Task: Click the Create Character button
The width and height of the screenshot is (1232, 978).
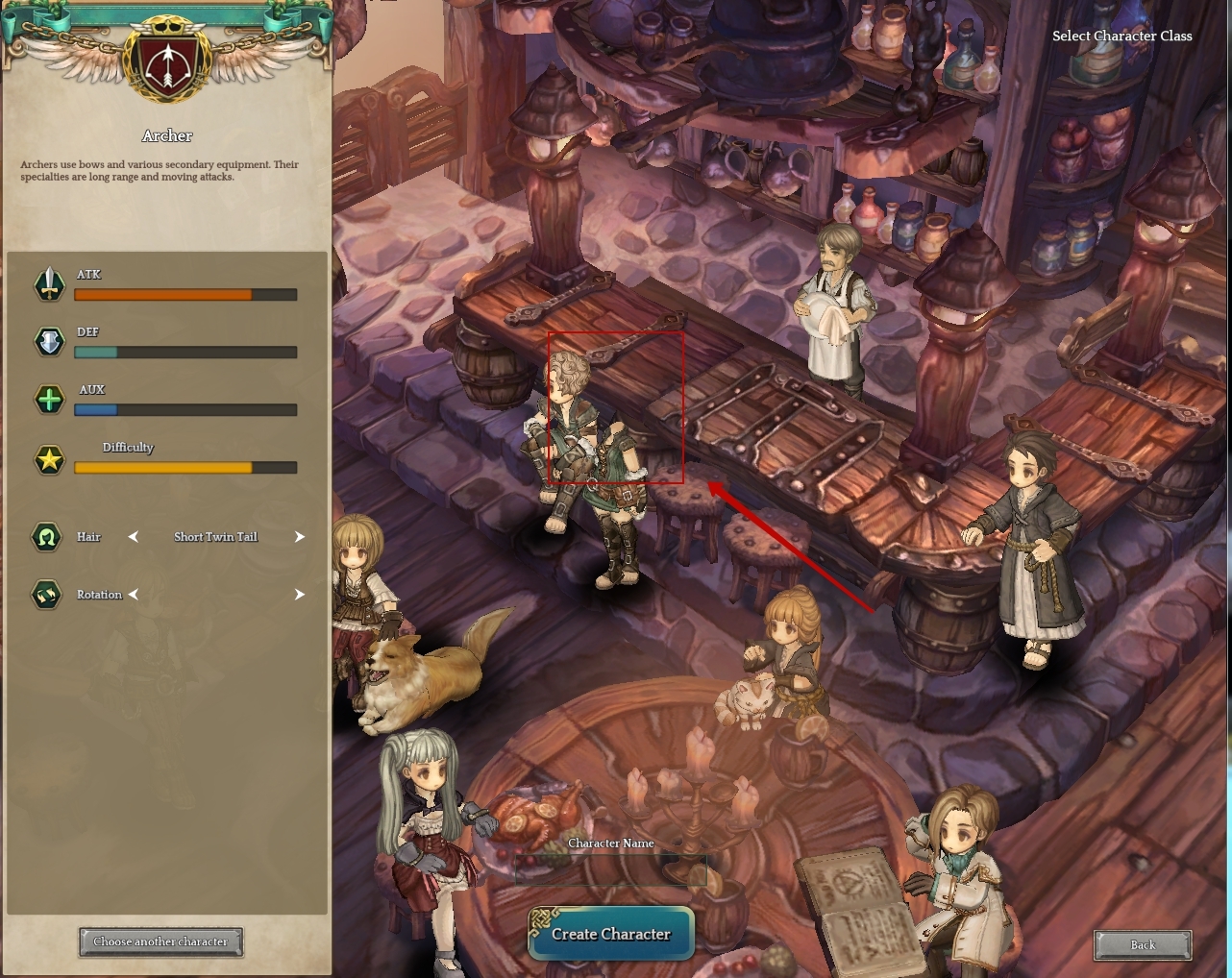Action: (x=610, y=934)
